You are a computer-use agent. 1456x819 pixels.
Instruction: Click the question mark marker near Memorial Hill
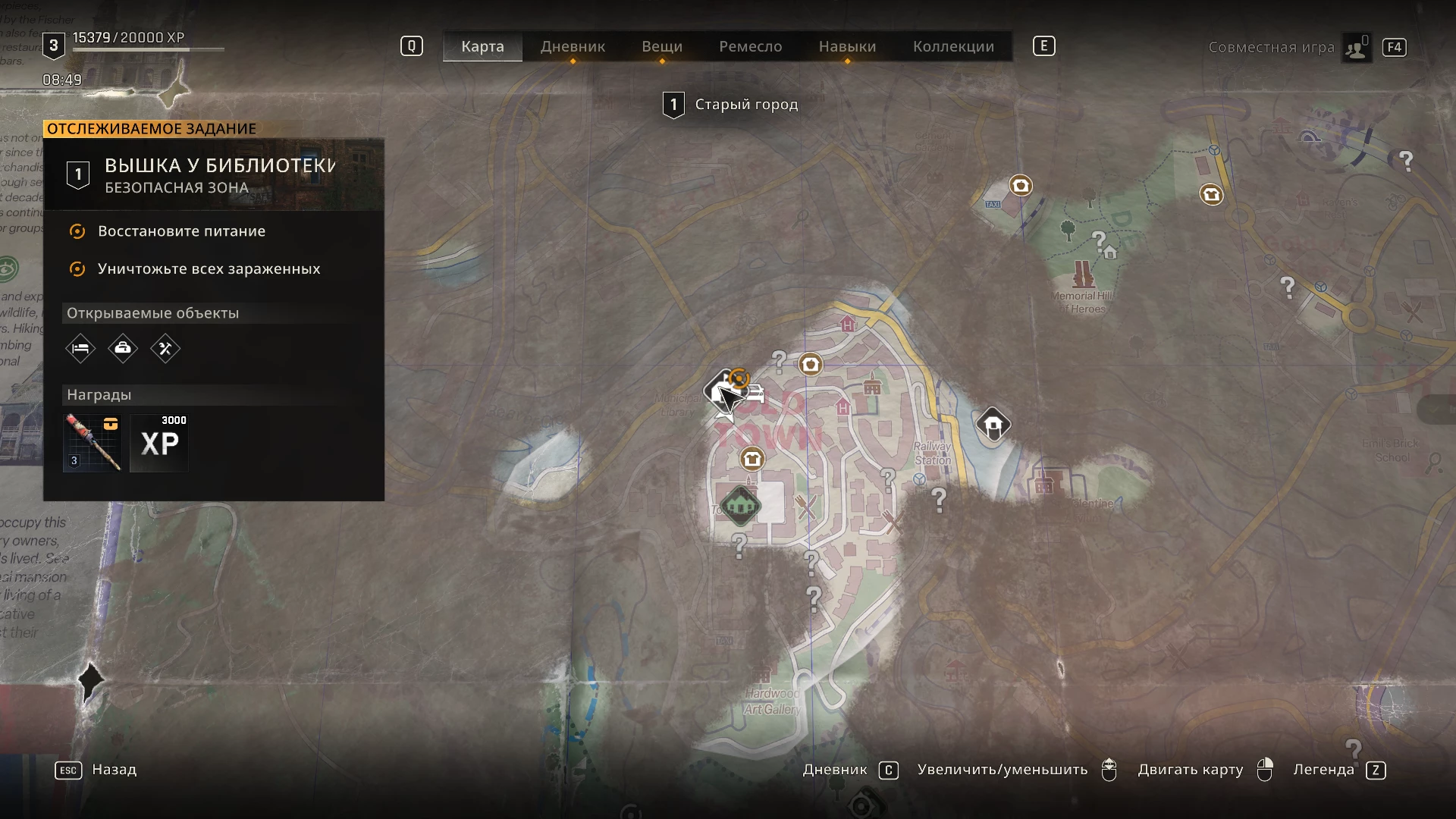point(1098,241)
